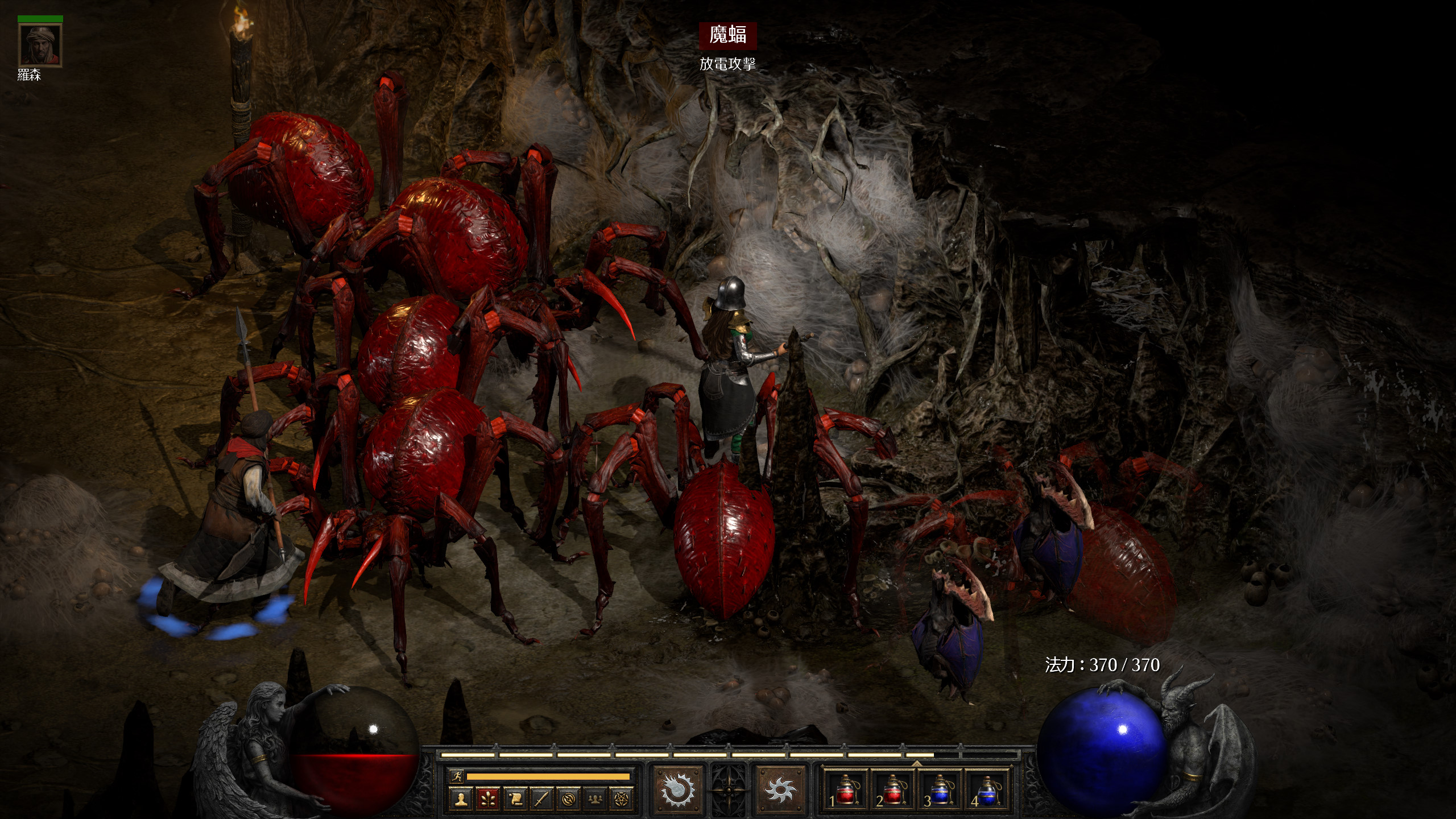Show the quest log scroll icon
The width and height of the screenshot is (1456, 819).
(x=515, y=799)
